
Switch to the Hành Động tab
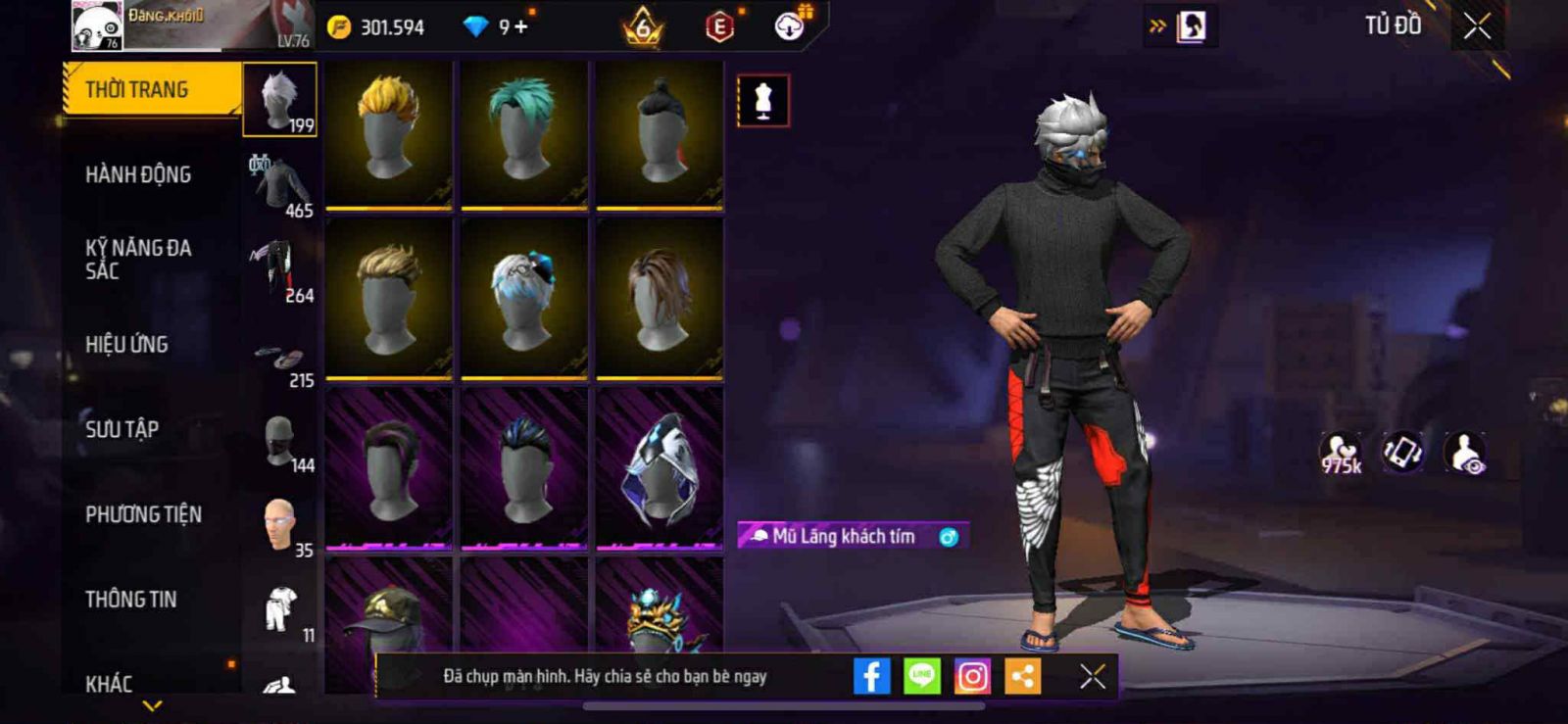138,175
